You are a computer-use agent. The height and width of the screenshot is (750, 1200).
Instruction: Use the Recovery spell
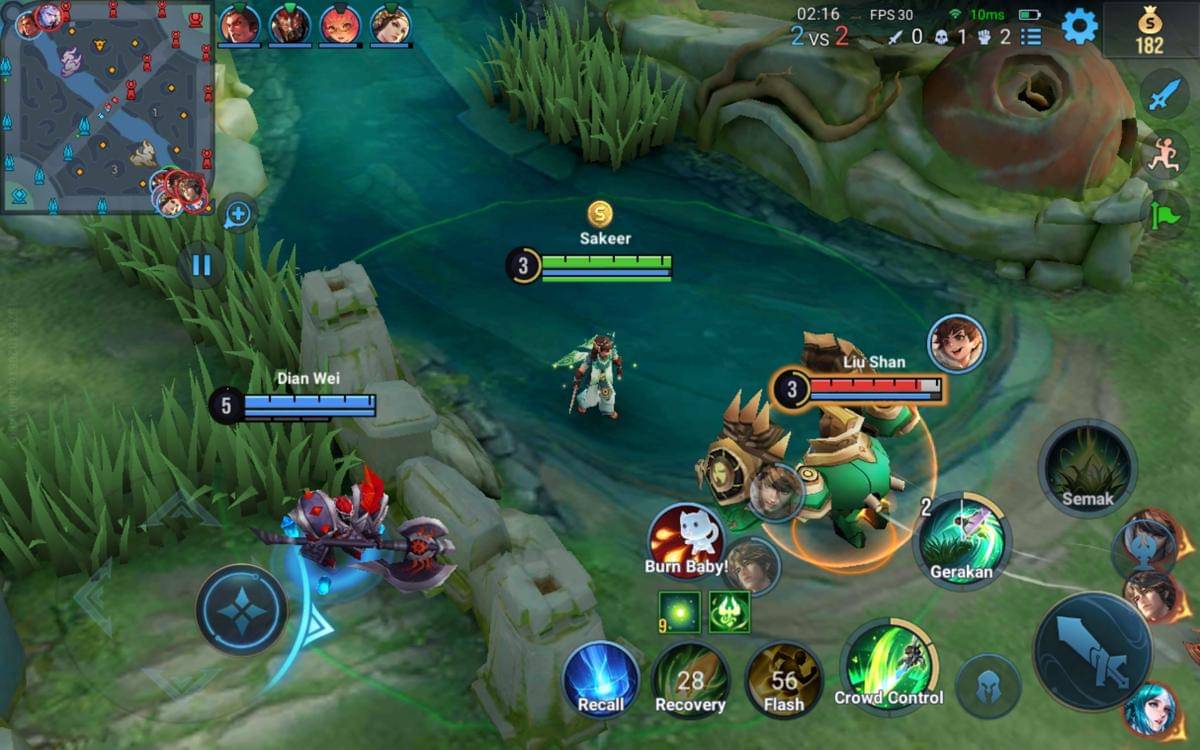tap(690, 680)
